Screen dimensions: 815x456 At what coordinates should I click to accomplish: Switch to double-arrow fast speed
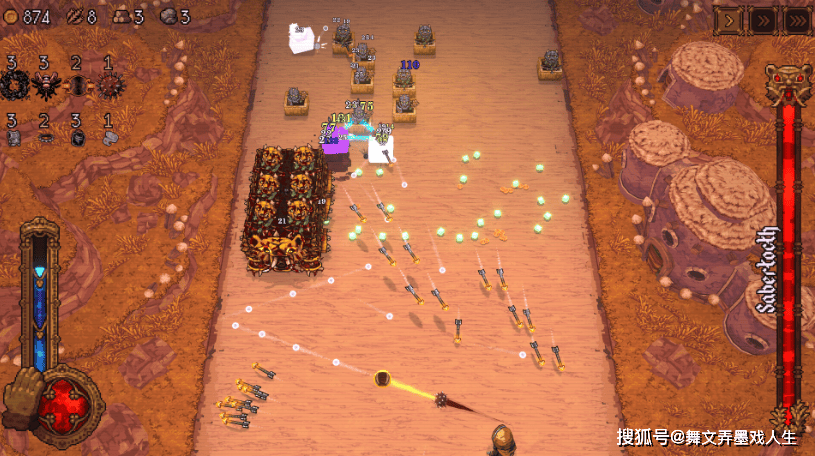point(763,19)
